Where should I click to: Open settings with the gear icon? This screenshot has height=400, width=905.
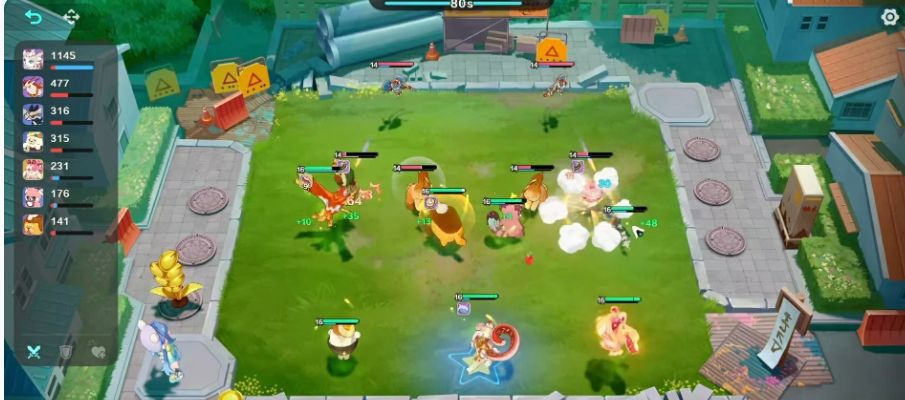coord(889,17)
